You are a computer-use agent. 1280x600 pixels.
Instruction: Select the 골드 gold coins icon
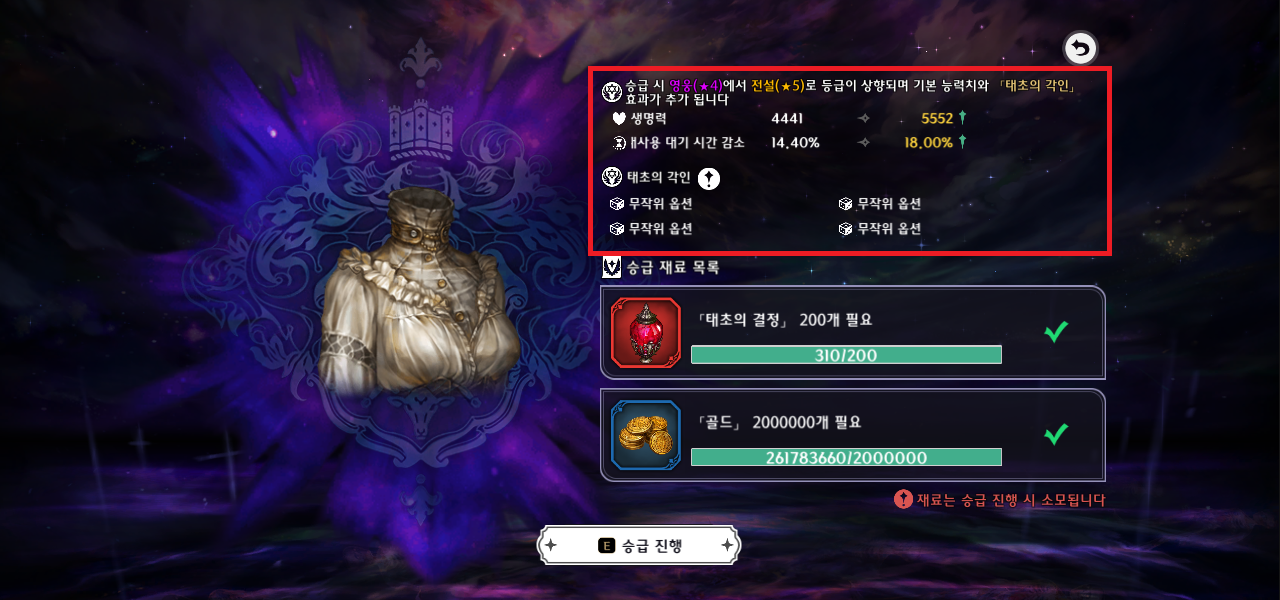pos(645,435)
